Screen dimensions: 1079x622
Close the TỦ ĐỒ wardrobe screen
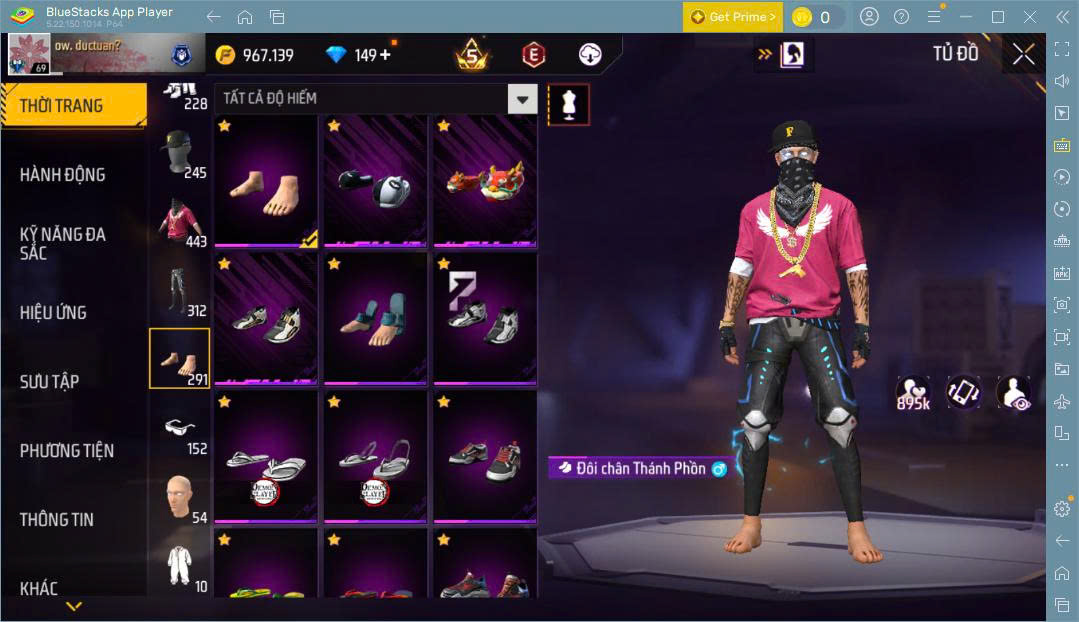[1023, 54]
